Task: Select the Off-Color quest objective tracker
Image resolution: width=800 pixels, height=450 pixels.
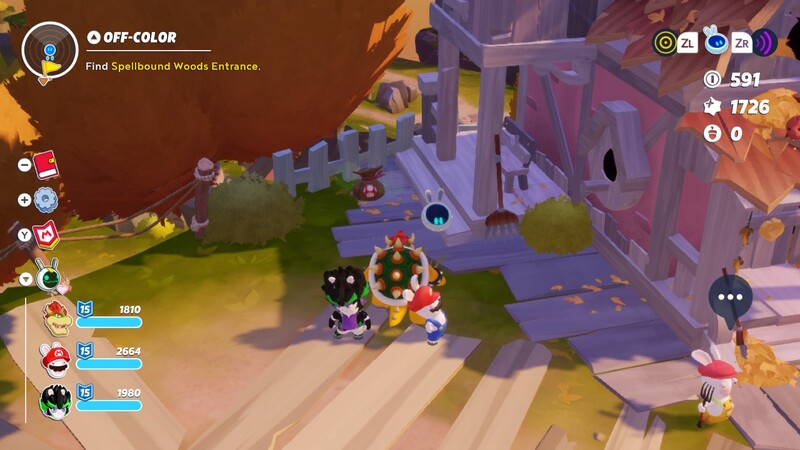Action: 140,38
